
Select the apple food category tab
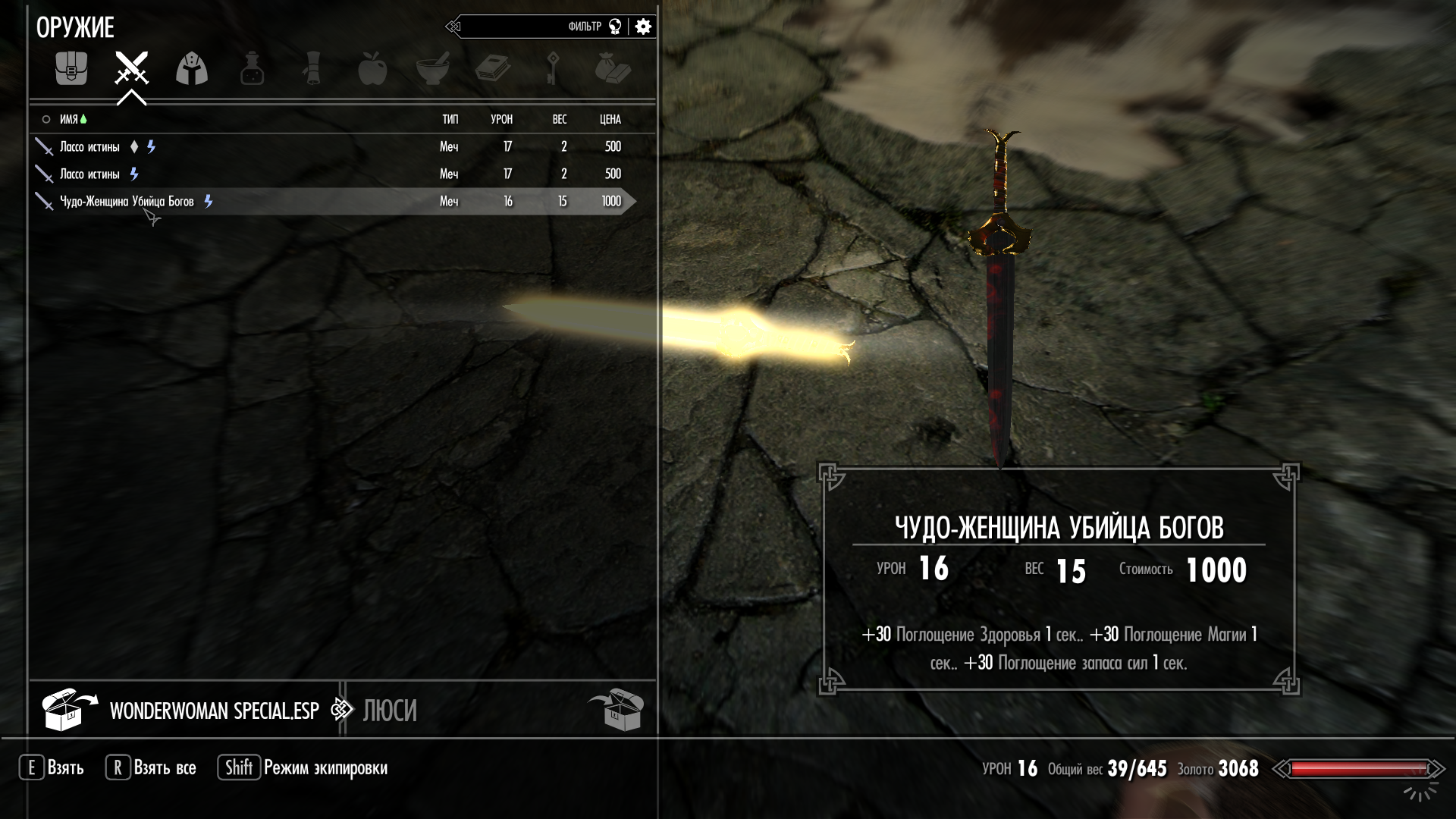click(x=372, y=69)
